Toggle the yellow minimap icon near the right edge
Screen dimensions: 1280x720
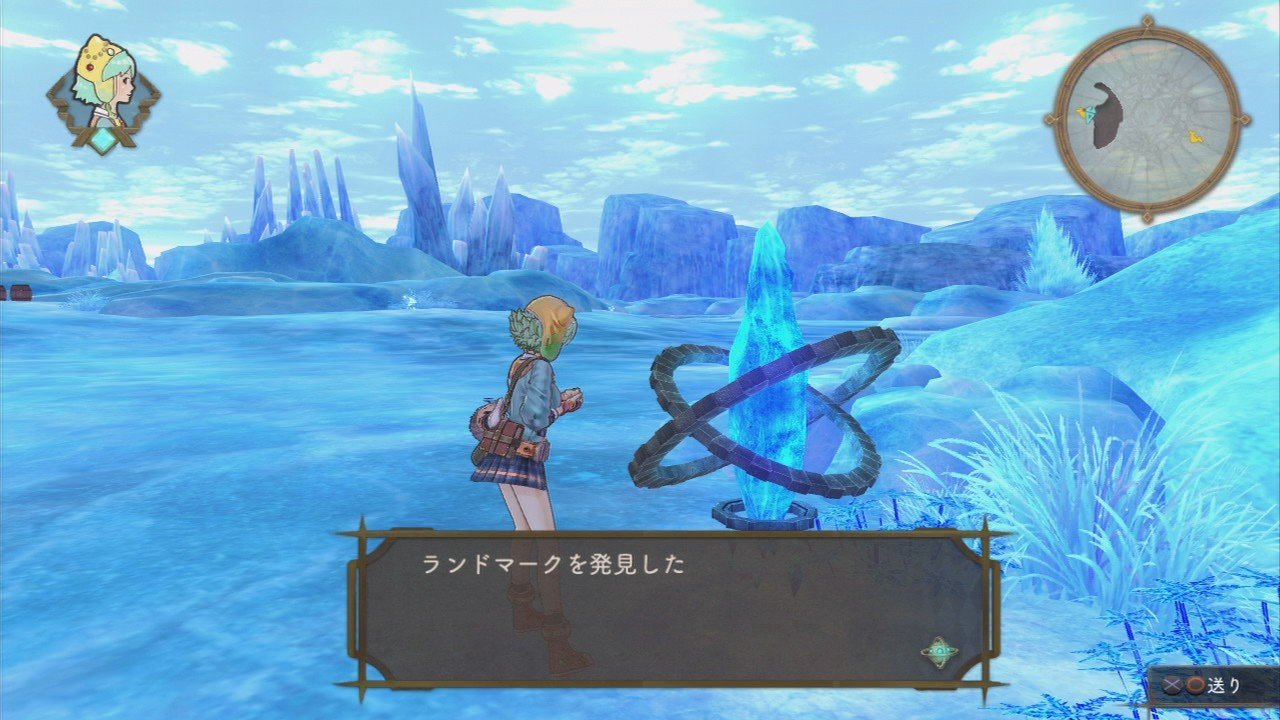coord(1194,137)
